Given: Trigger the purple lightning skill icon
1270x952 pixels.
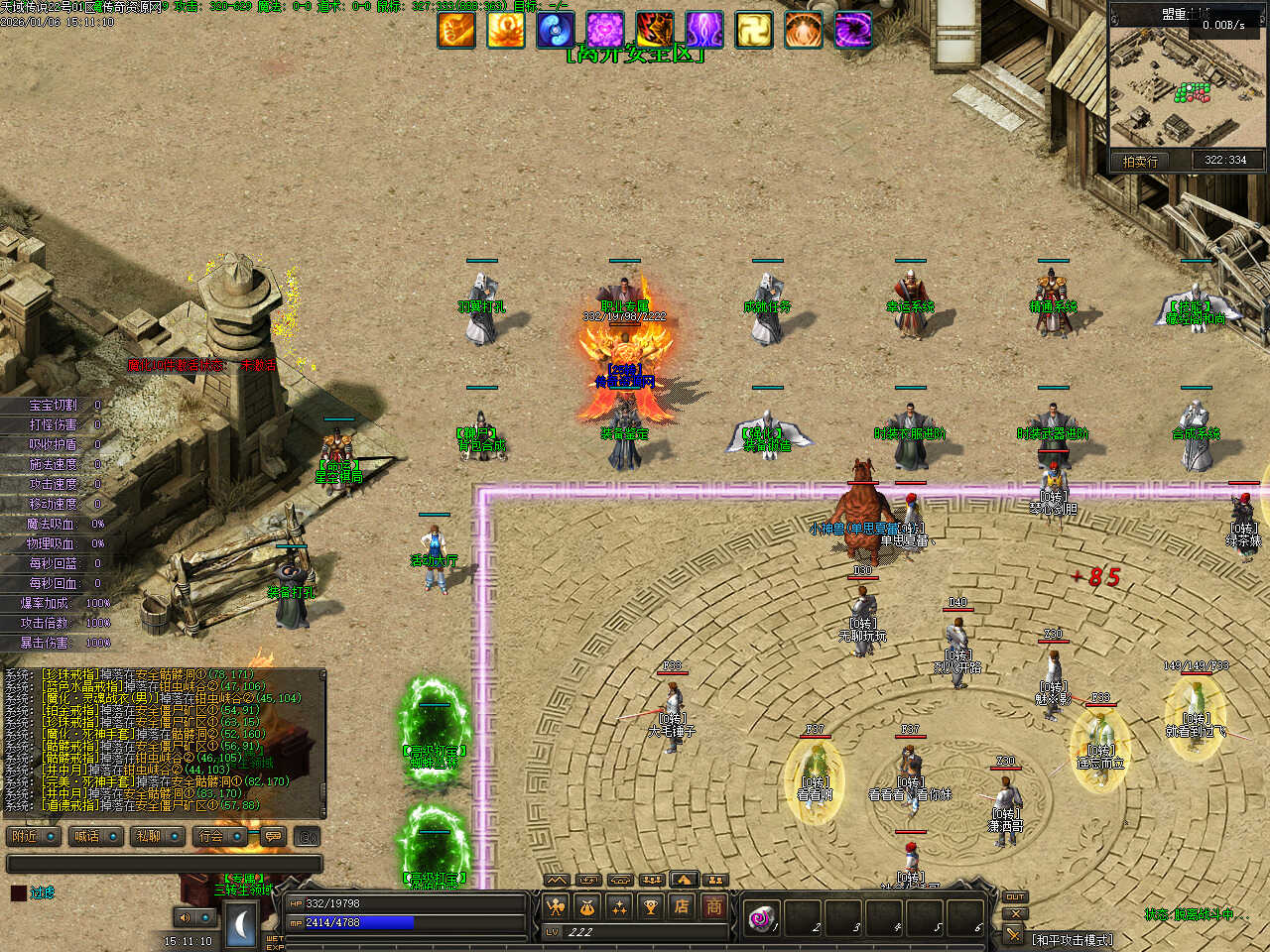Looking at the screenshot, I should [704, 31].
